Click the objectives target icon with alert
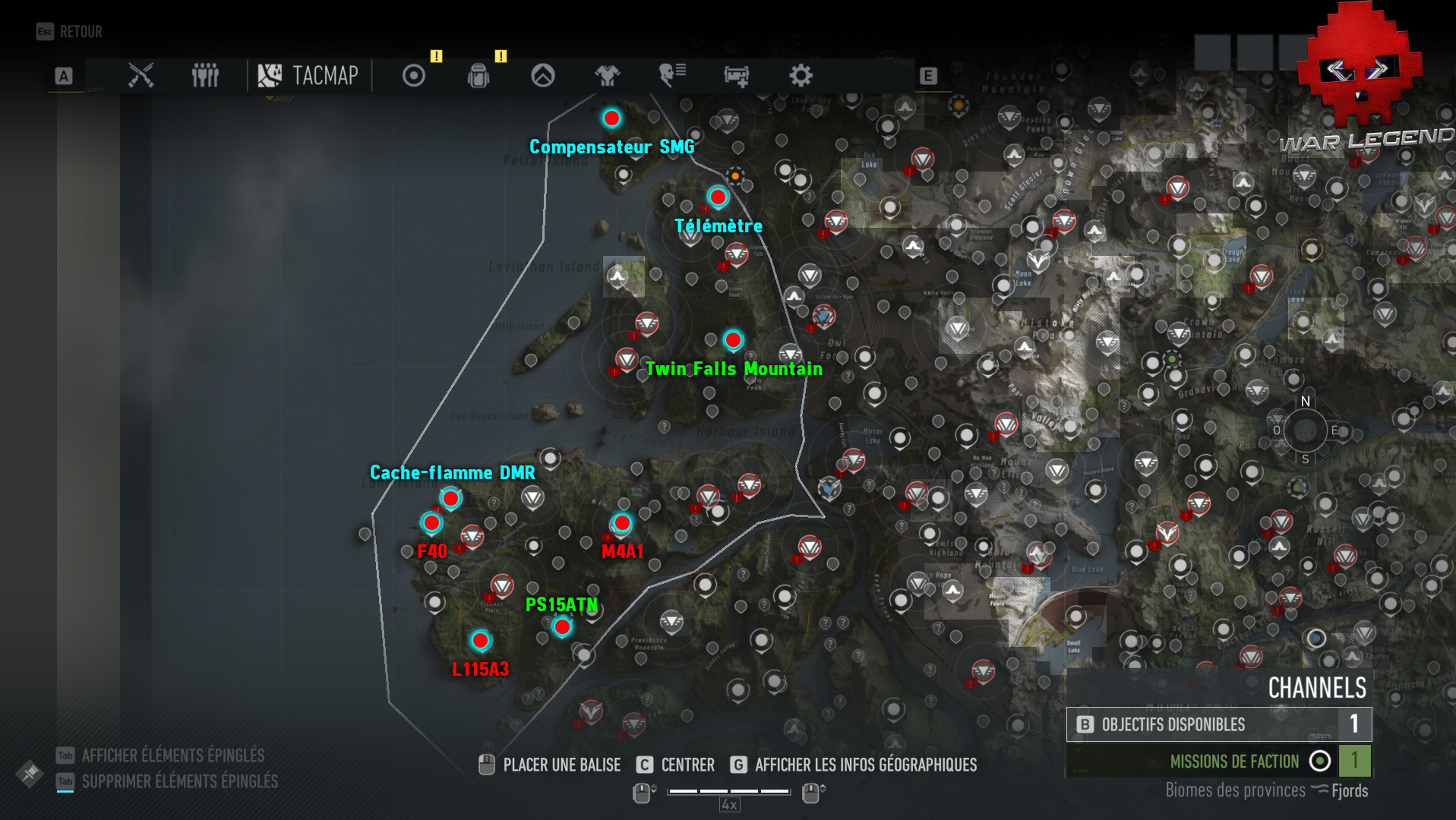The image size is (1456, 820). pos(414,76)
